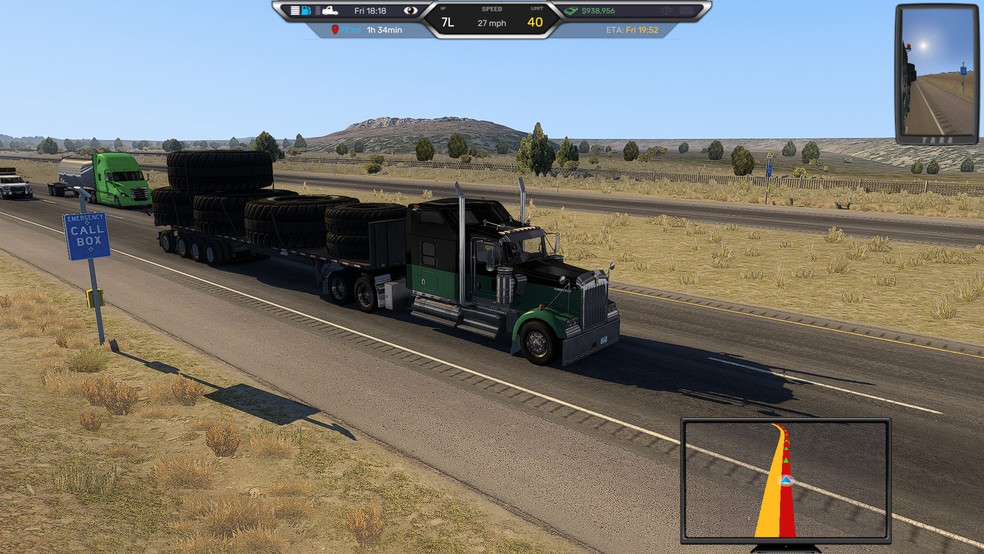Viewport: 984px width, 554px height.
Task: Select the green cash money icon
Action: point(571,11)
